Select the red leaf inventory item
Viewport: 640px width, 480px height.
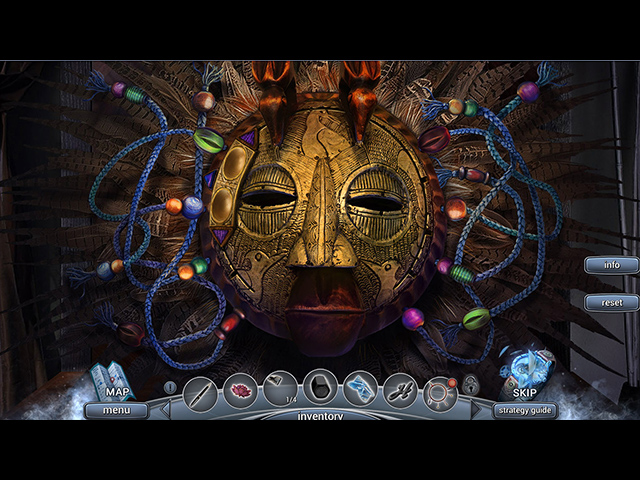(x=240, y=389)
